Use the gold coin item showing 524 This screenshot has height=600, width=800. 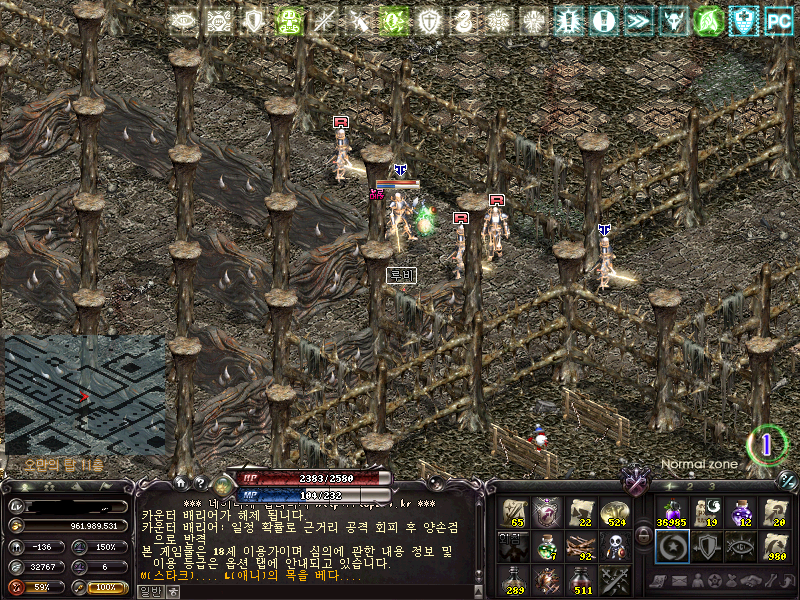tap(614, 513)
